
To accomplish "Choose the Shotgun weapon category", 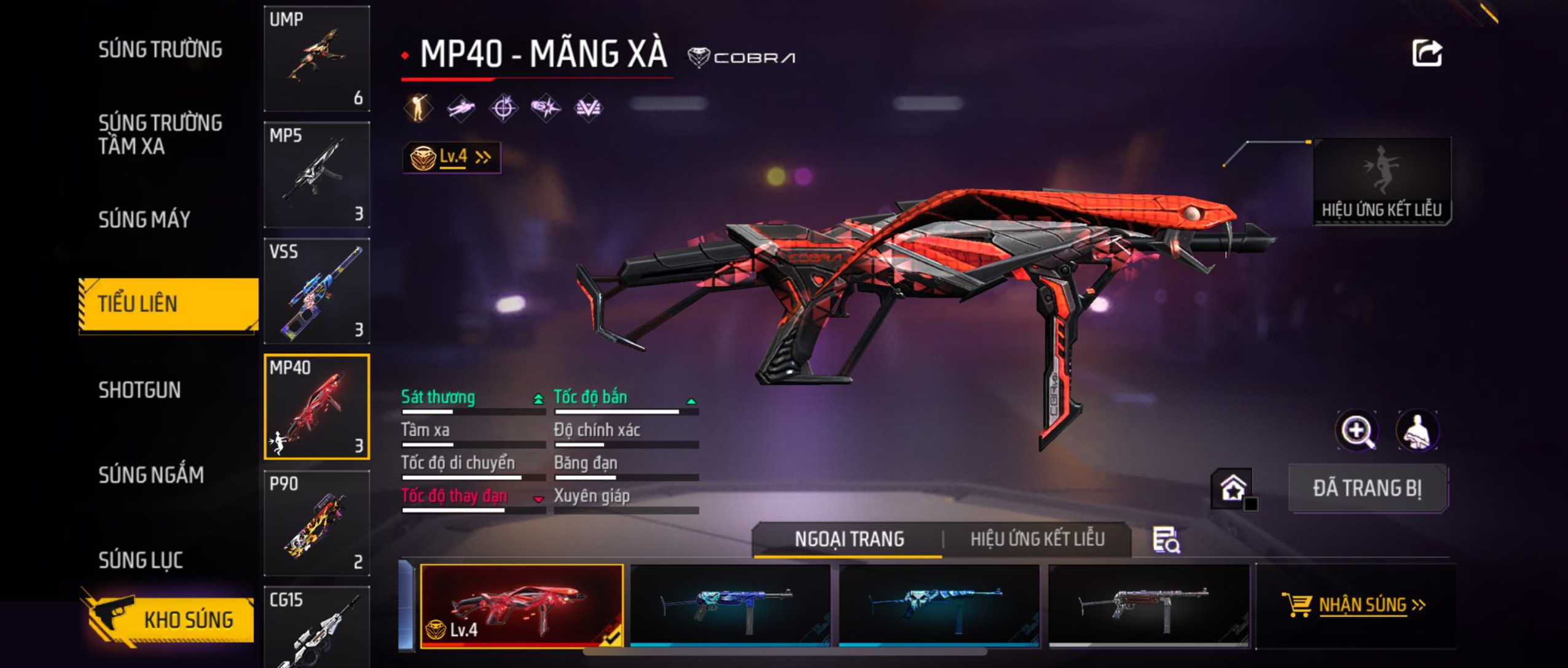I will pyautogui.click(x=139, y=390).
